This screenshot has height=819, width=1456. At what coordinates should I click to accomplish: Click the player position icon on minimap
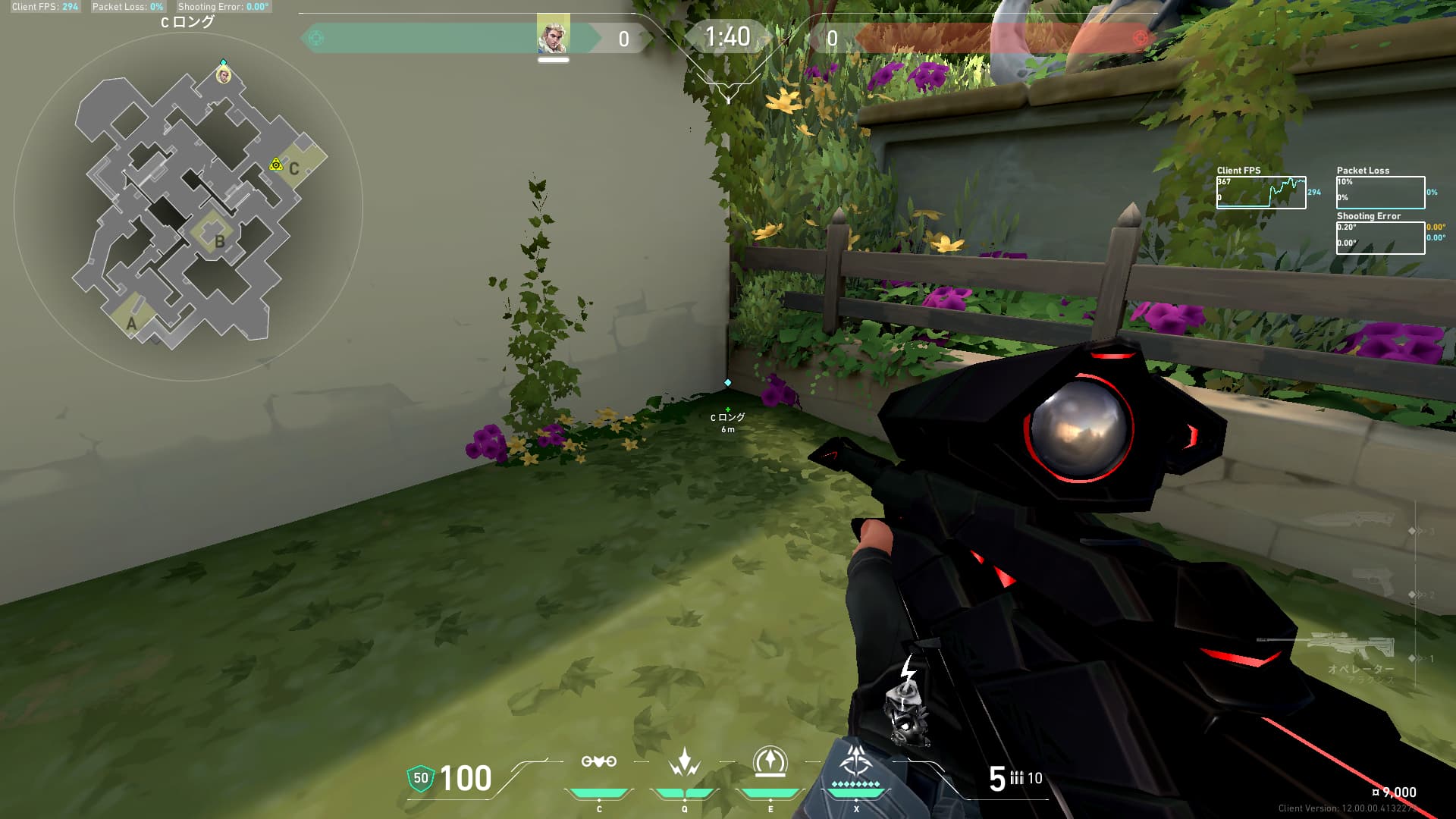pos(223,75)
